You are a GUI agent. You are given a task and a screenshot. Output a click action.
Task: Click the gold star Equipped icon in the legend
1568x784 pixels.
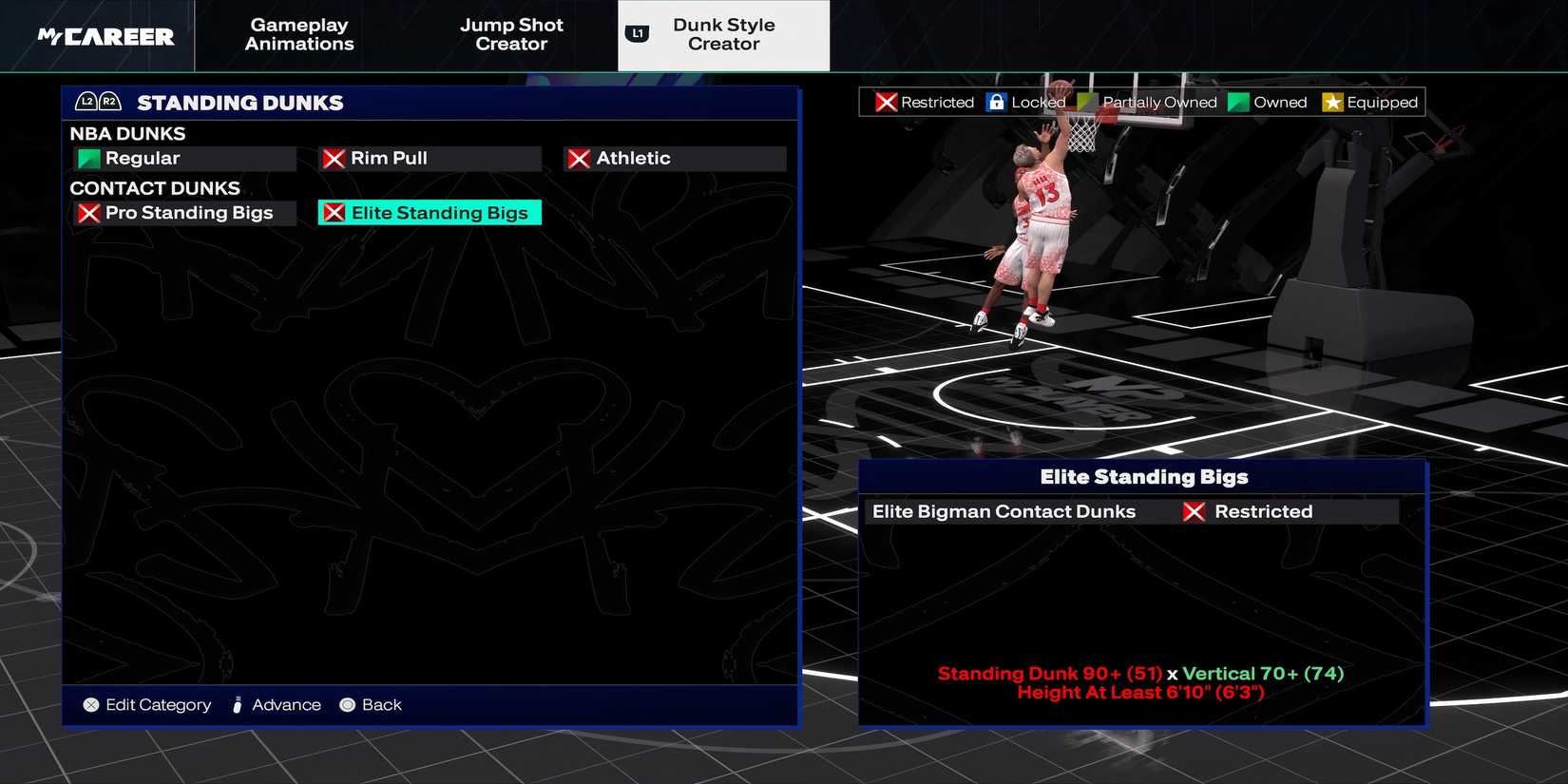coord(1332,102)
